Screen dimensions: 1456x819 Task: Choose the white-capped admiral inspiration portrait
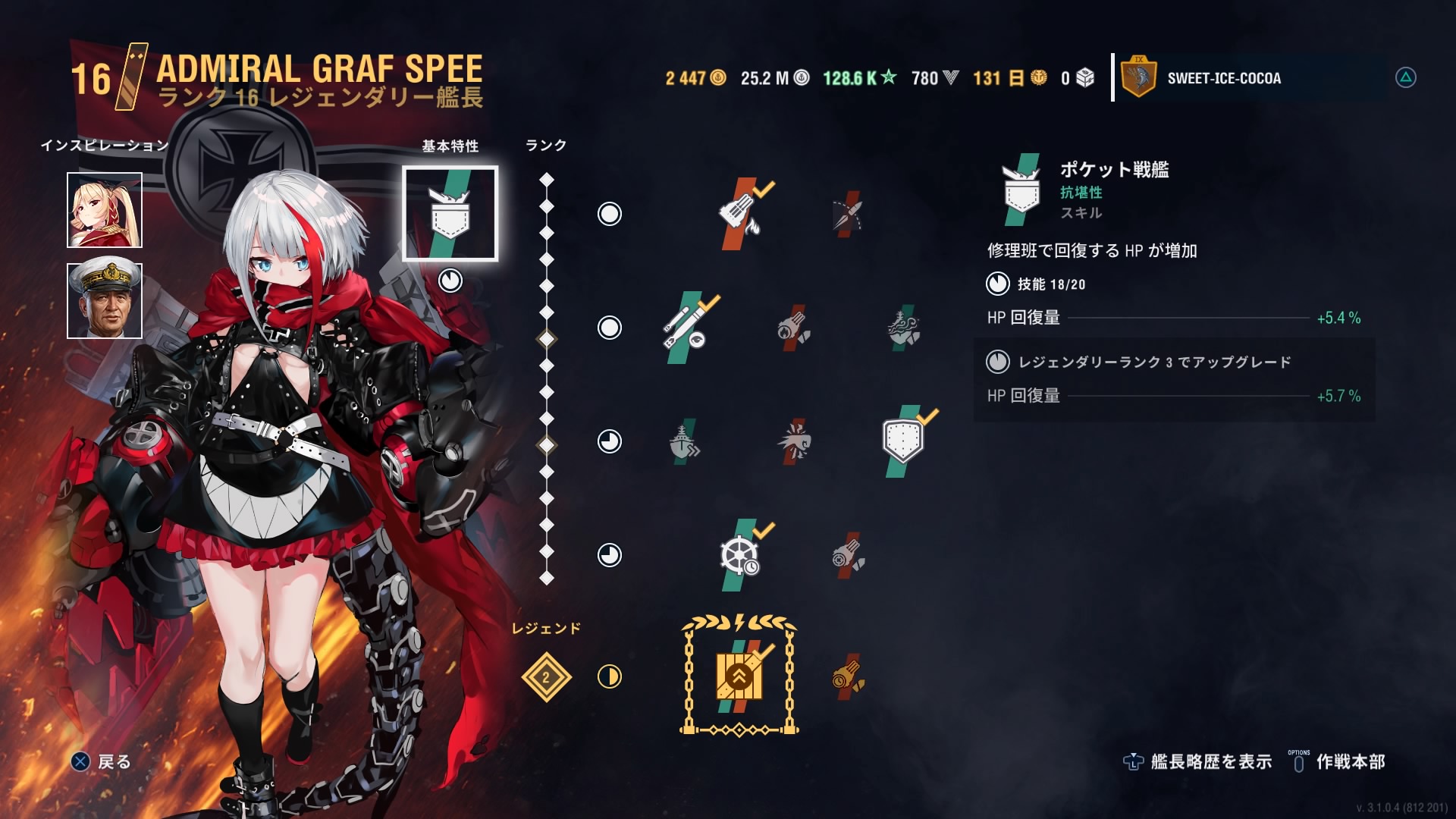point(105,301)
